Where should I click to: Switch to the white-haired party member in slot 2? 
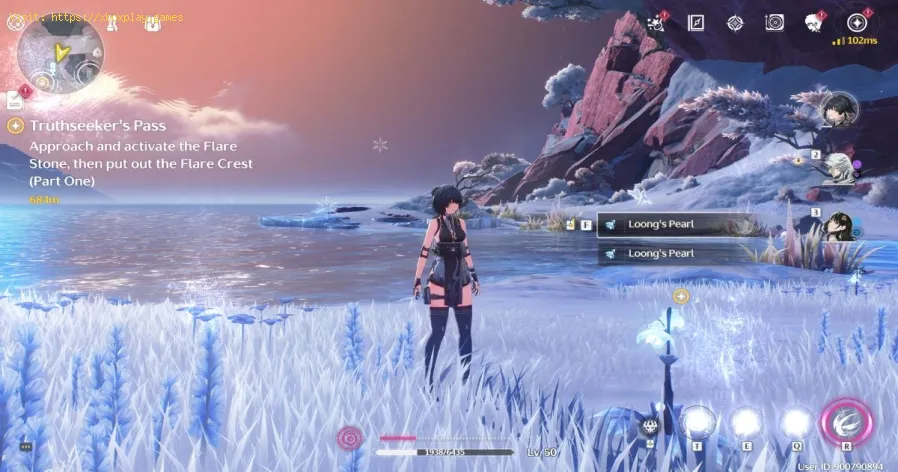(x=838, y=164)
